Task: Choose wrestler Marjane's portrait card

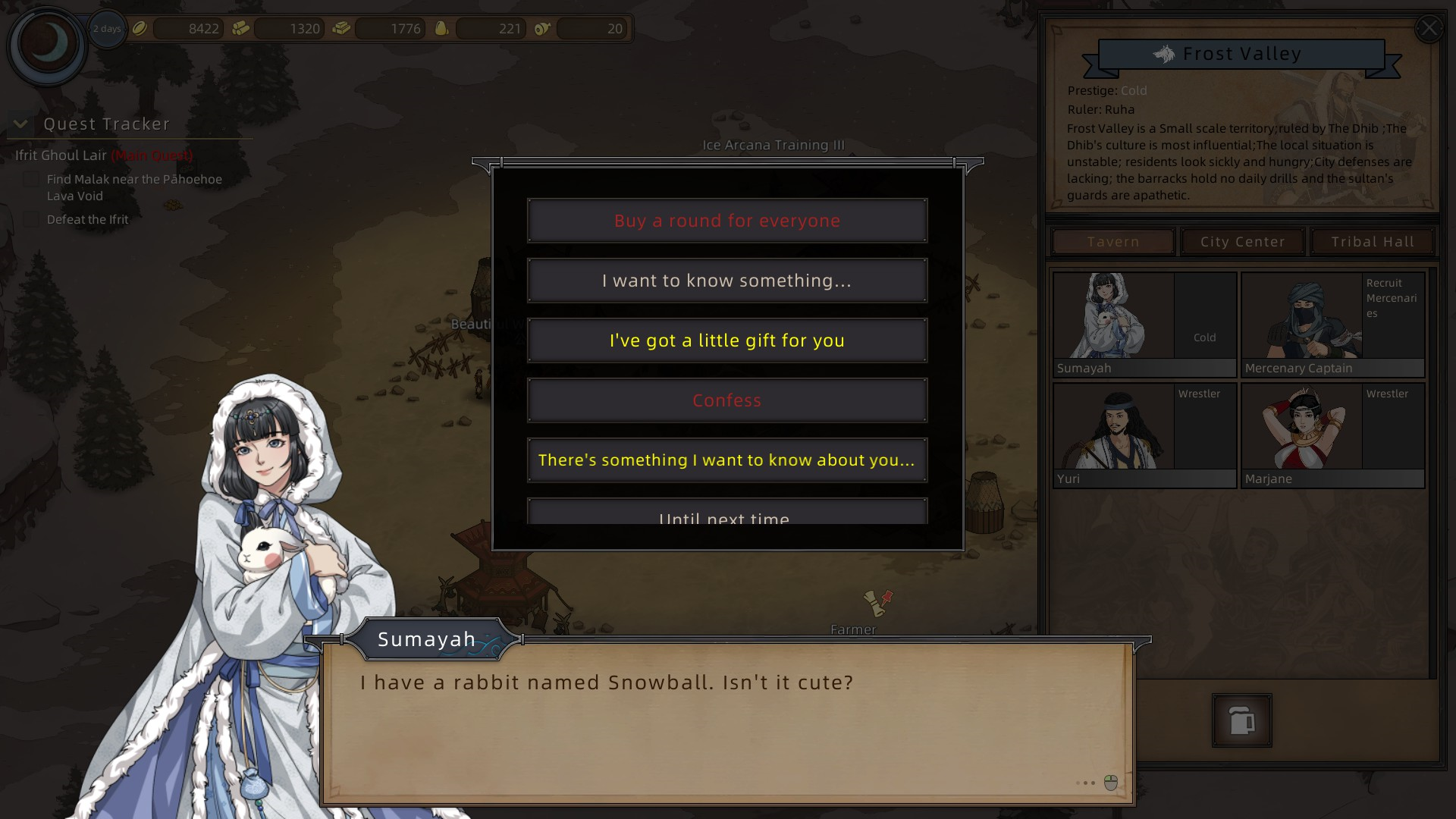Action: [x=1332, y=435]
